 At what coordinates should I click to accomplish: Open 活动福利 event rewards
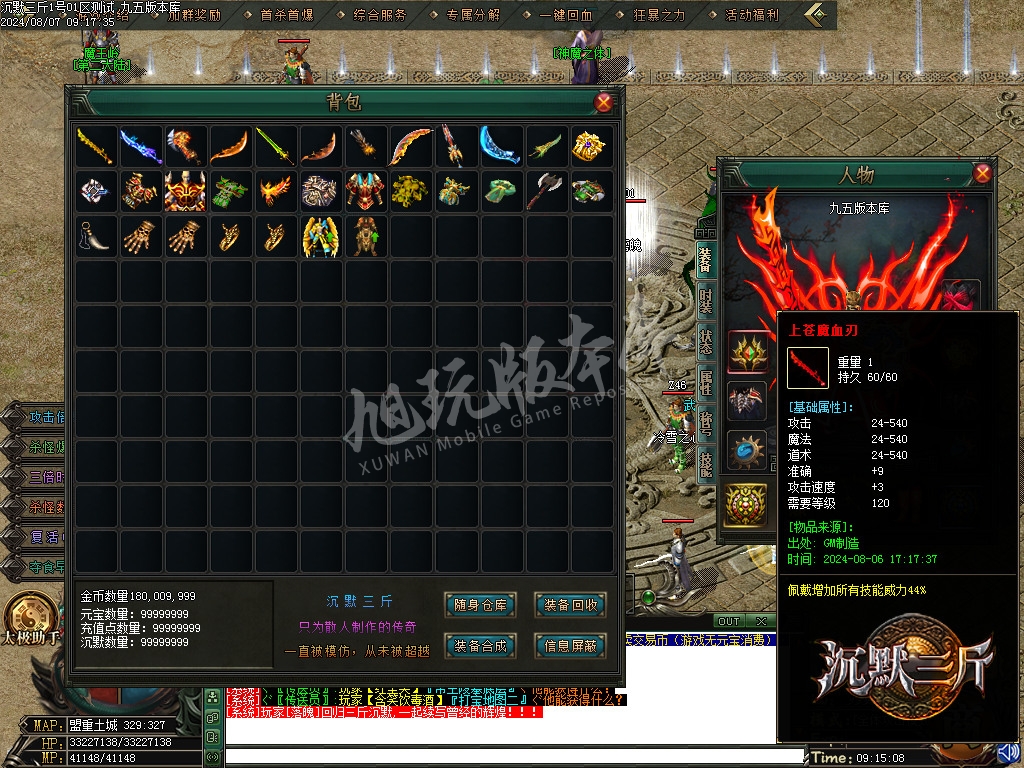(x=751, y=15)
